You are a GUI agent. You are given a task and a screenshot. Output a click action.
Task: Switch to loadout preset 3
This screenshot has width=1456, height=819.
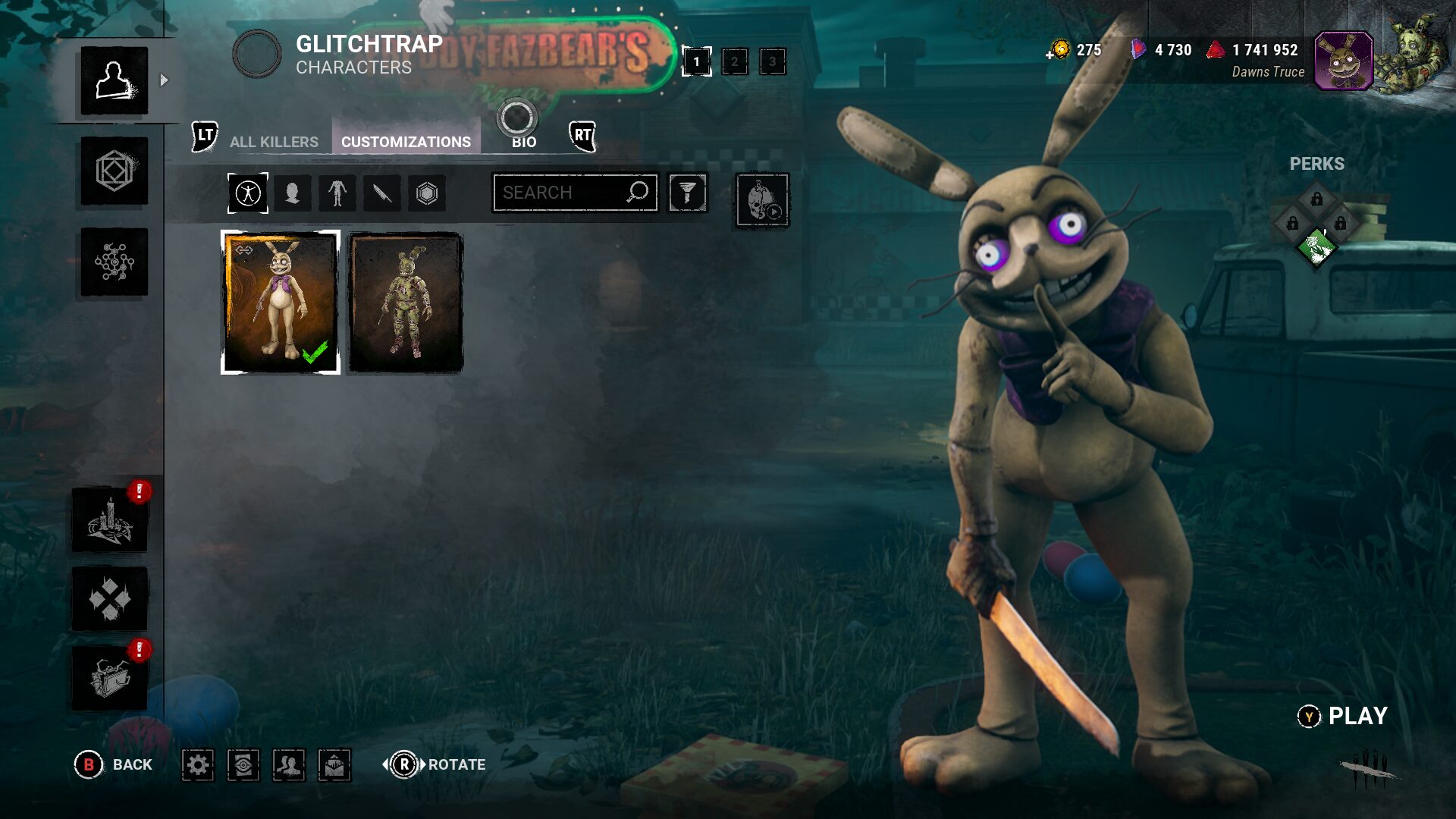click(772, 61)
